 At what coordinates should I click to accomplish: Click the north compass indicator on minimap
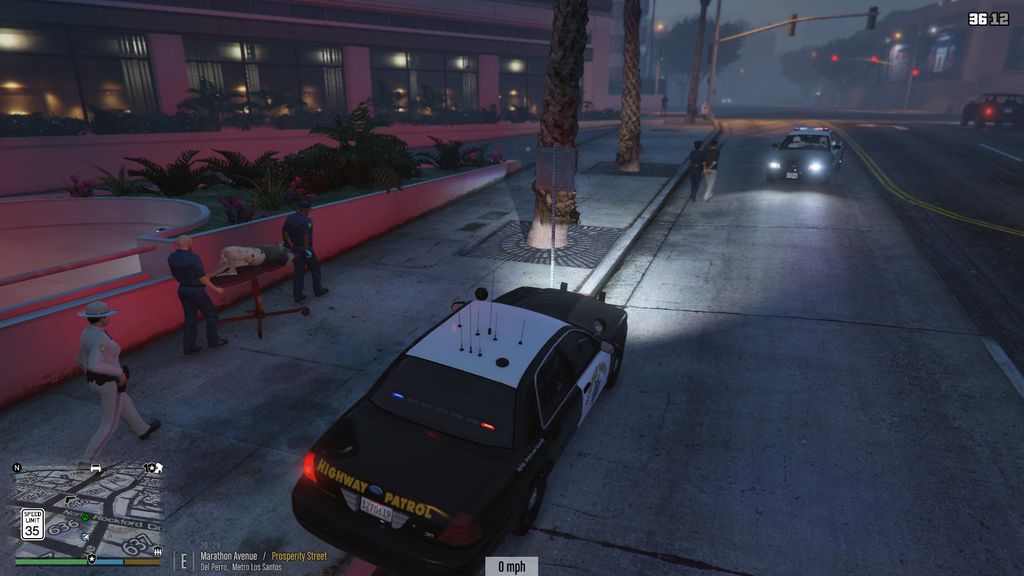click(x=17, y=467)
